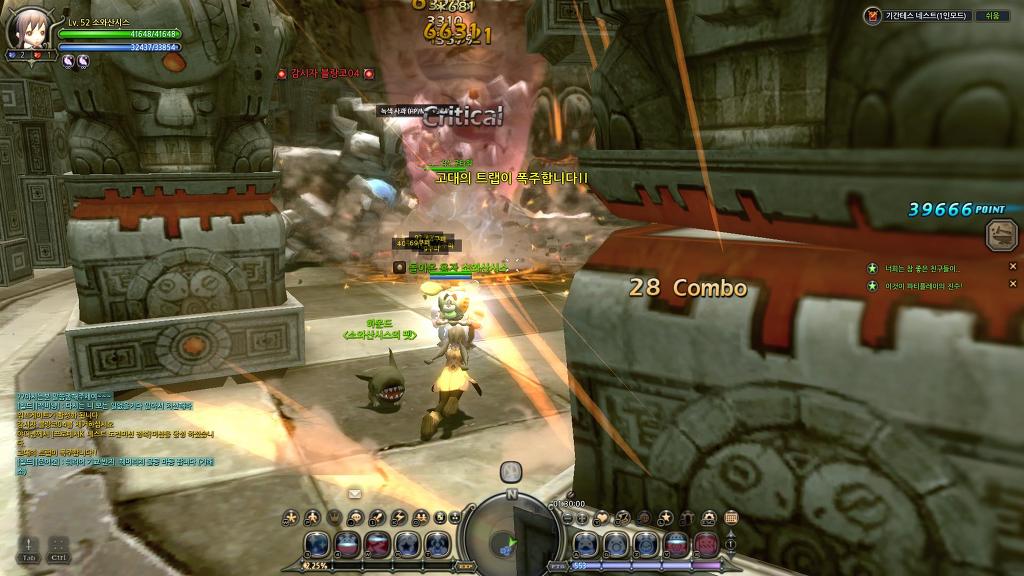Open the nest dungeon info icon
Viewport: 1024px width, 576px height.
point(875,15)
